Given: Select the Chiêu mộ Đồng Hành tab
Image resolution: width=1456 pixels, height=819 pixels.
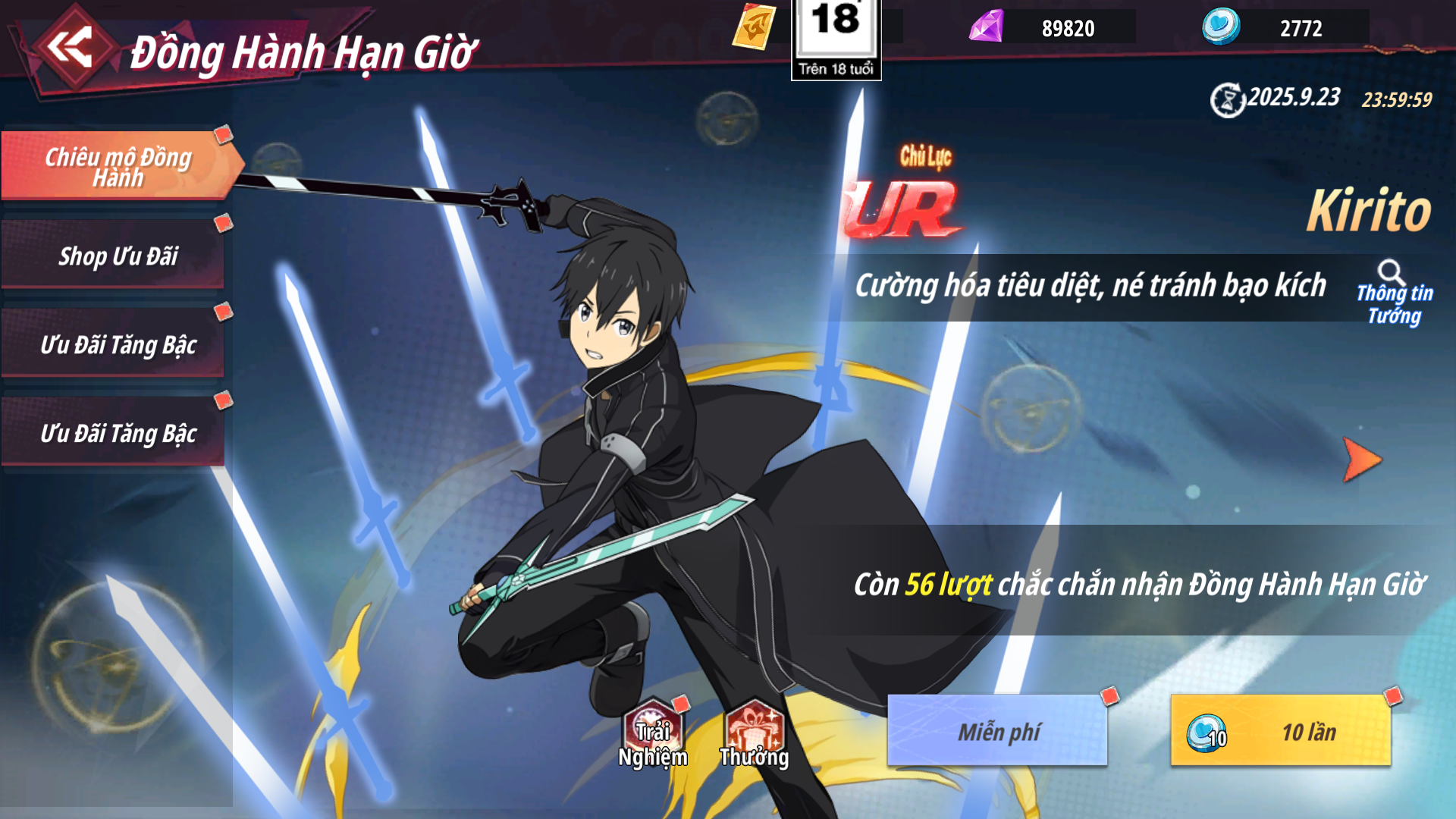Looking at the screenshot, I should [x=118, y=166].
